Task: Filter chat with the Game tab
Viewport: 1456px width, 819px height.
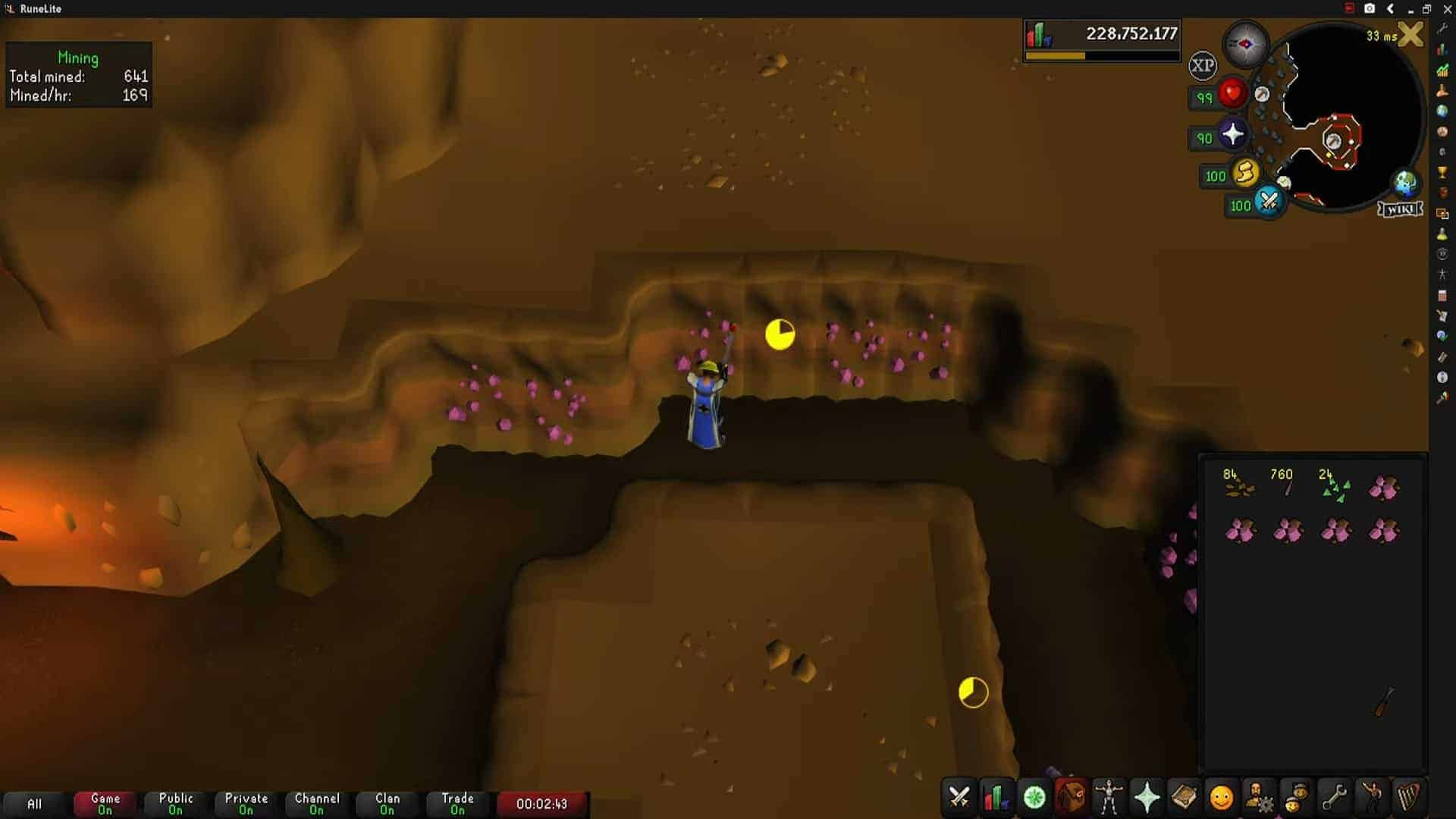Action: pos(105,803)
